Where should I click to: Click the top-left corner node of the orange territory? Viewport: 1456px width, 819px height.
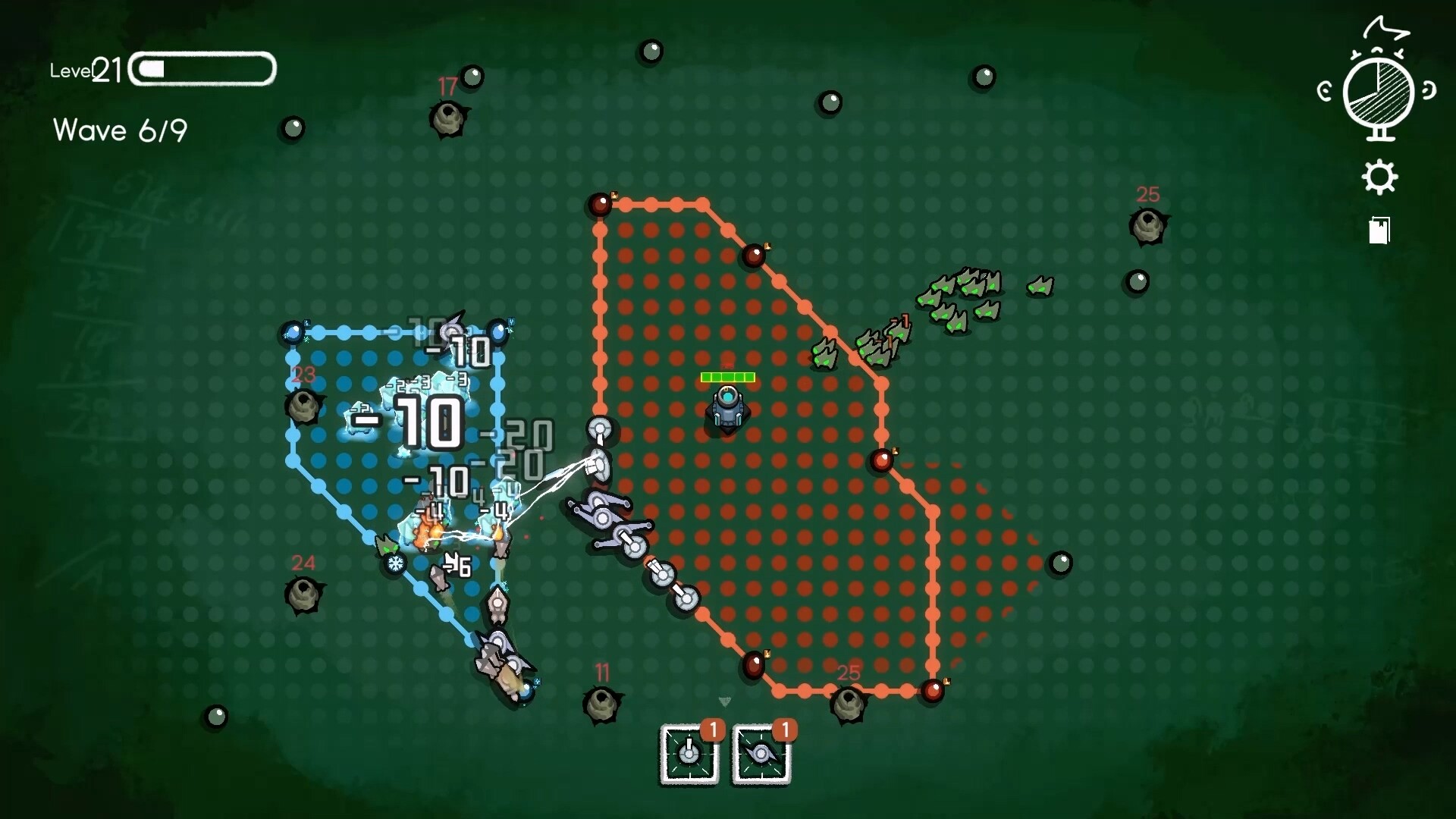click(601, 203)
